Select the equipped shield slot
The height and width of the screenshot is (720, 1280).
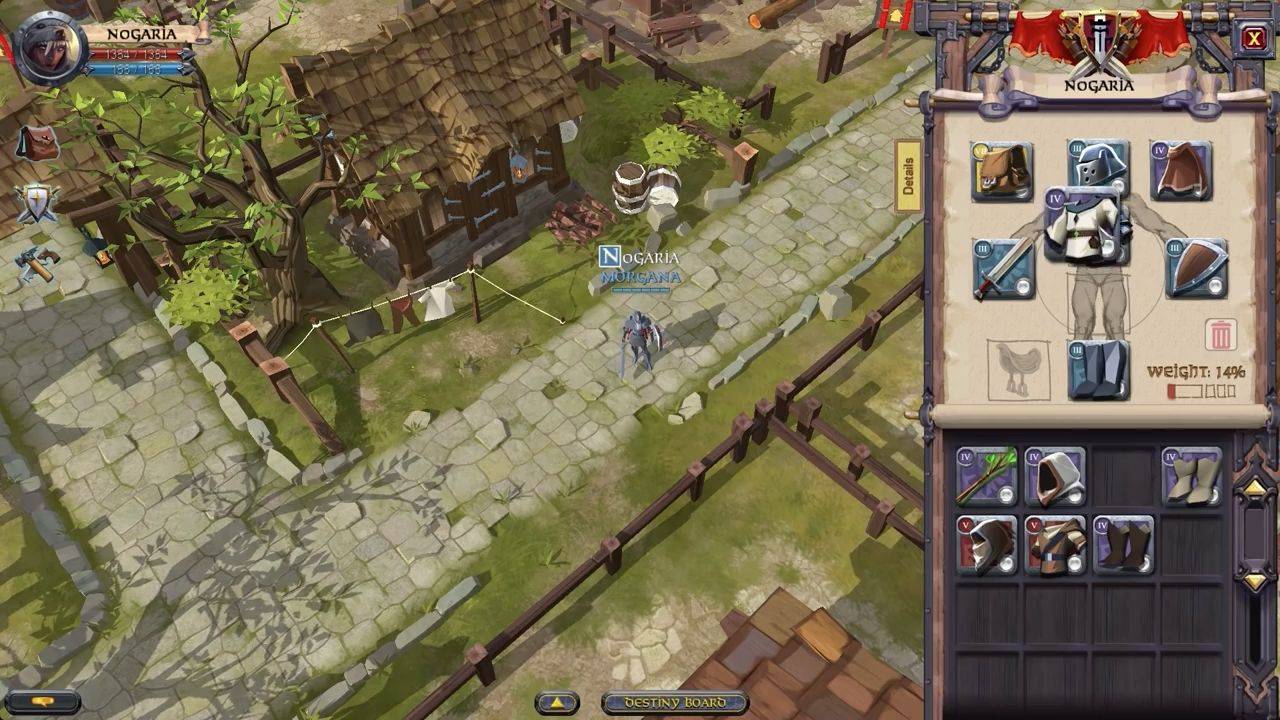[x=1197, y=268]
